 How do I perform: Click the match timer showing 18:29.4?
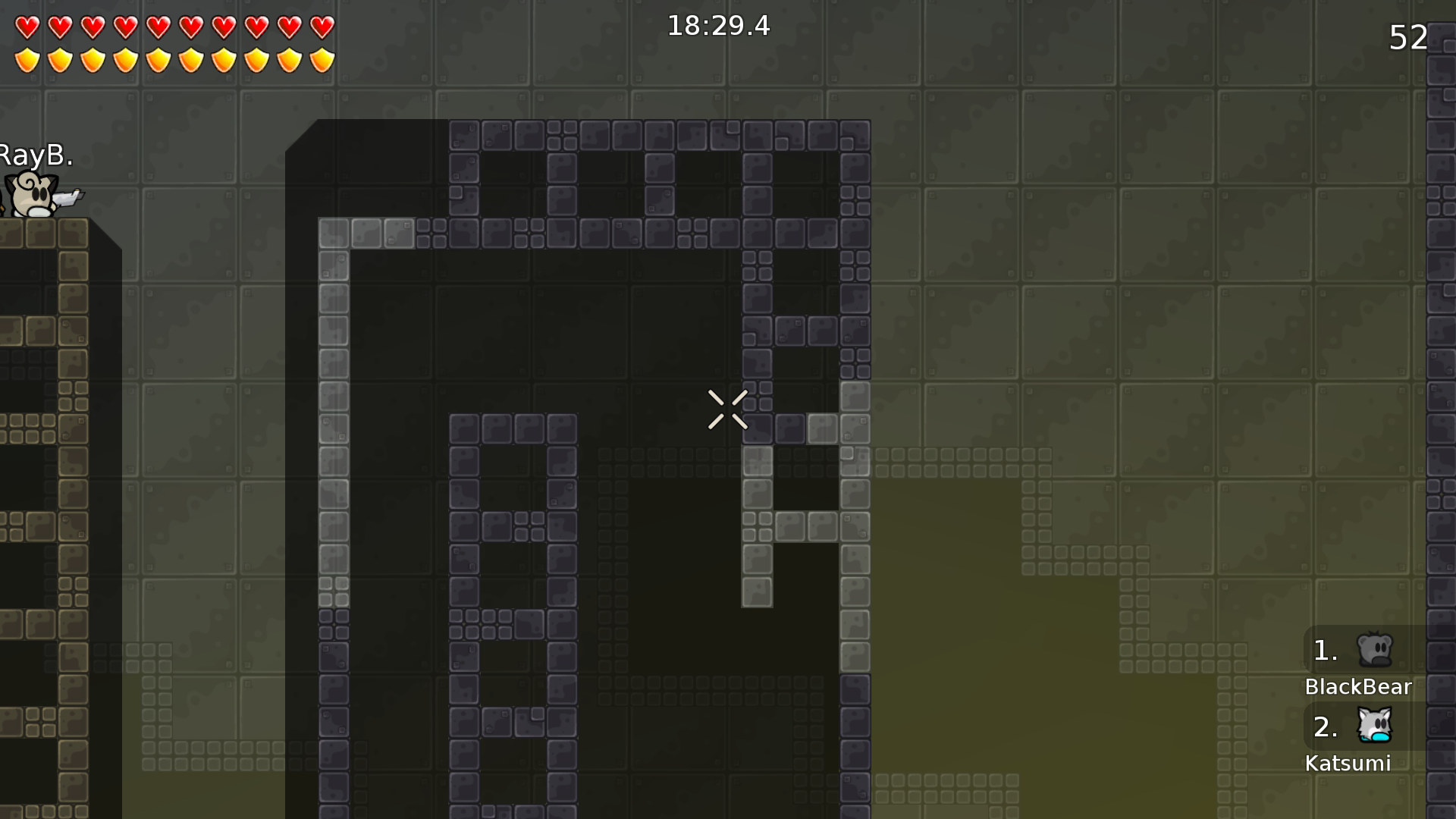pos(717,25)
